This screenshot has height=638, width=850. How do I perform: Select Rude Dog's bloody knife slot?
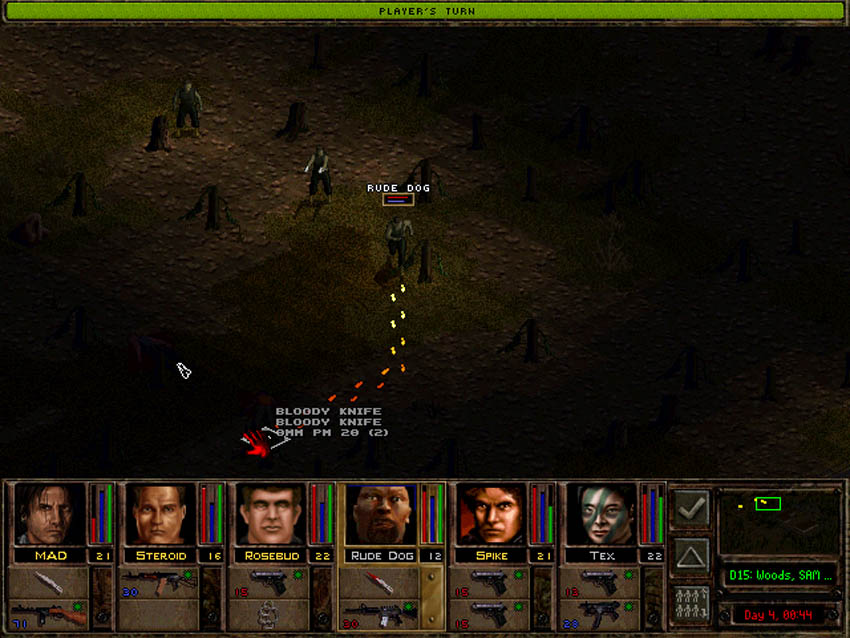379,581
